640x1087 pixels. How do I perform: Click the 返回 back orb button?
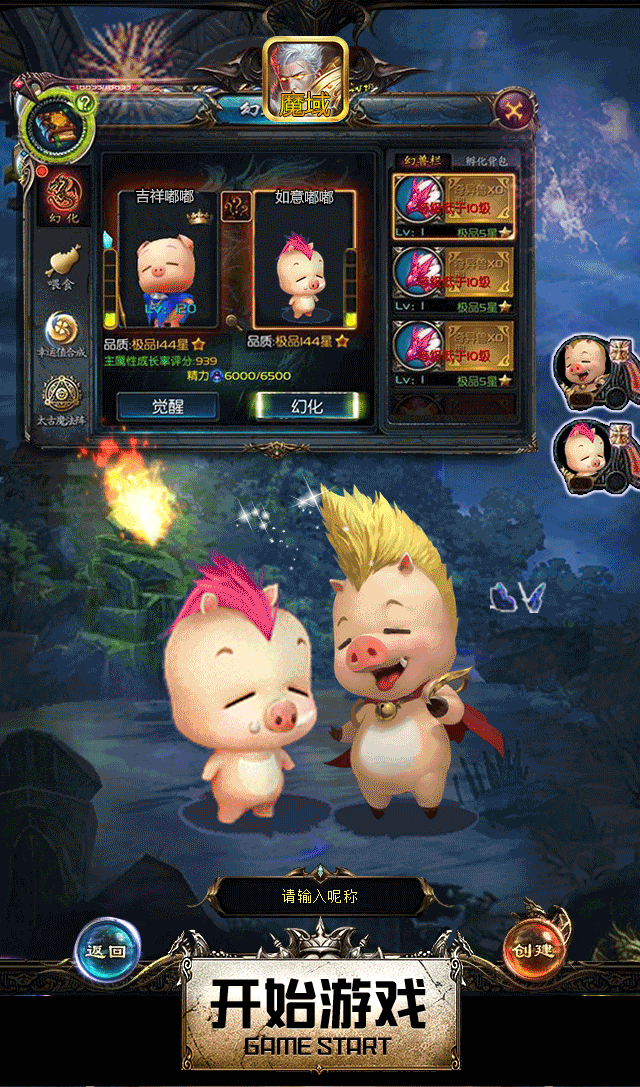[x=107, y=949]
